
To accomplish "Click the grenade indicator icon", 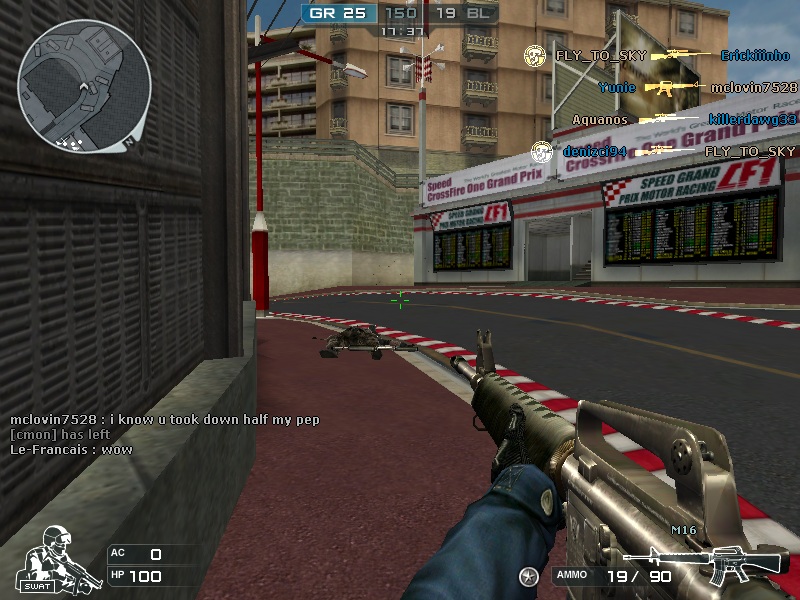I will pyautogui.click(x=529, y=575).
